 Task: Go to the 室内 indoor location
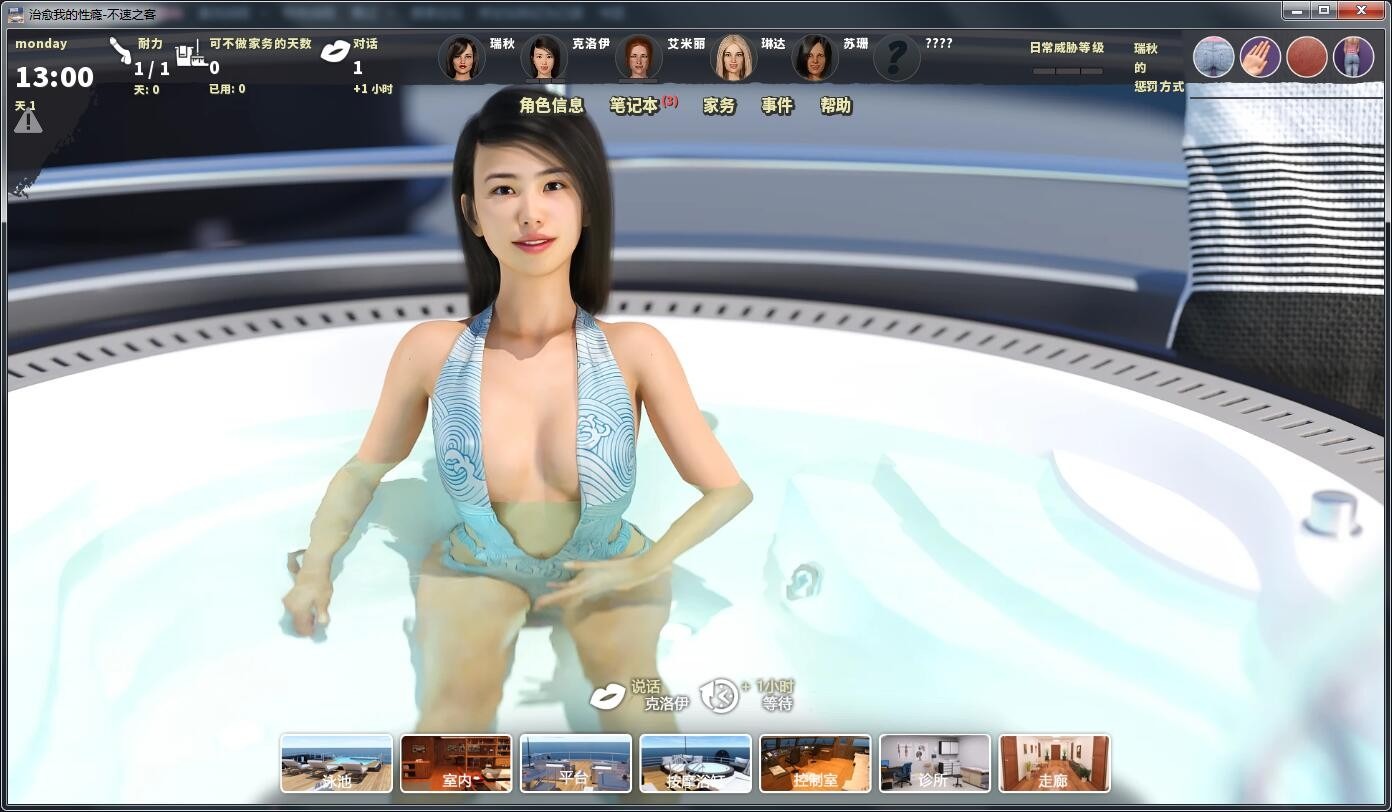tap(456, 763)
